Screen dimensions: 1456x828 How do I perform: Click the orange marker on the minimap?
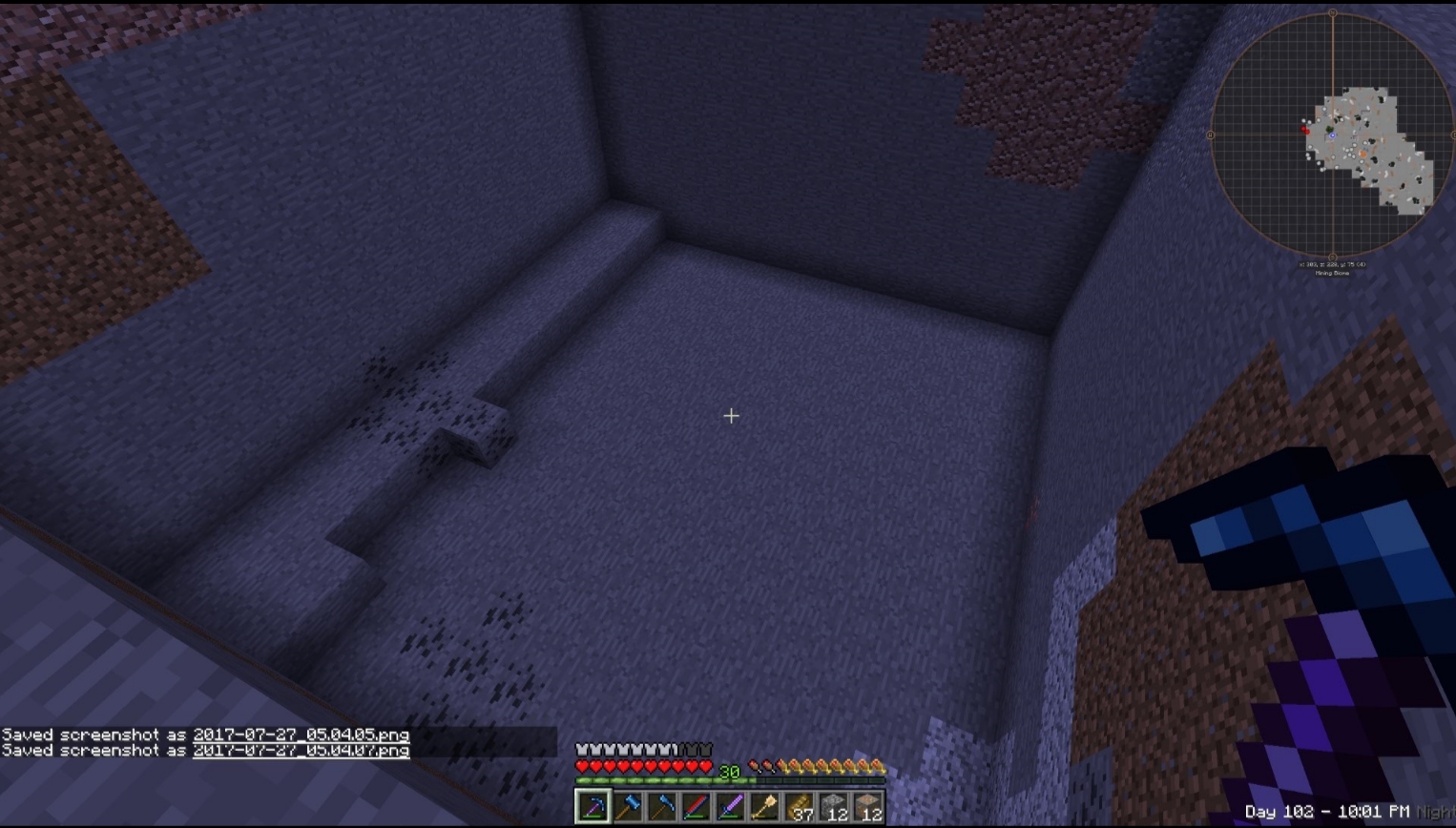[x=1363, y=153]
